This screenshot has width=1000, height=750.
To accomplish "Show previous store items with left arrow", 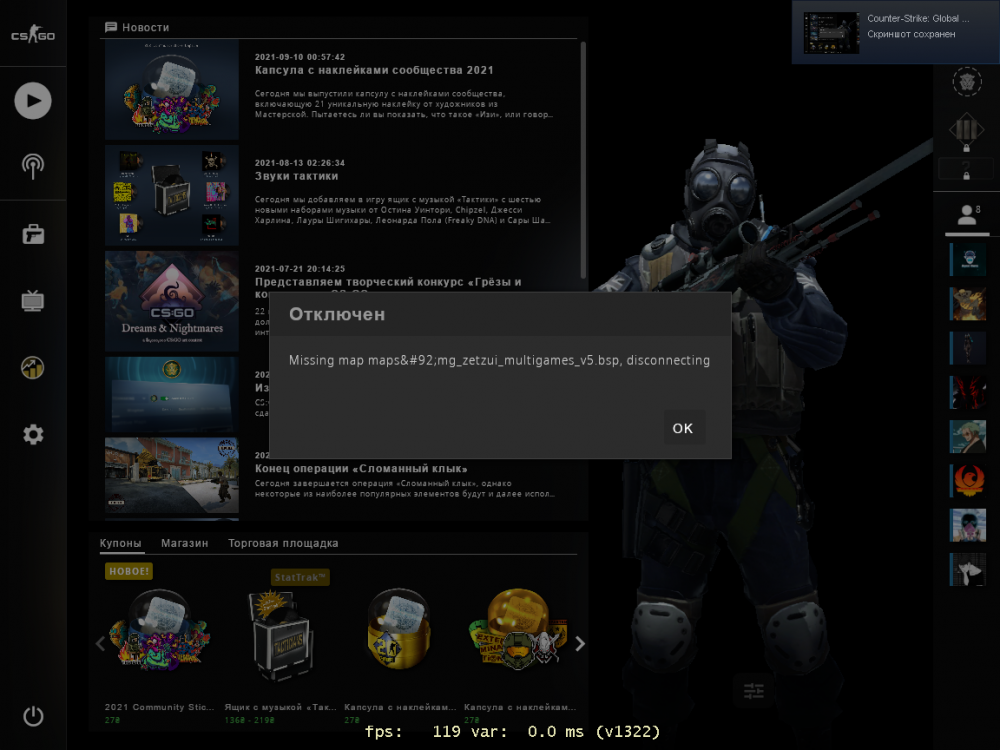I will [x=100, y=644].
